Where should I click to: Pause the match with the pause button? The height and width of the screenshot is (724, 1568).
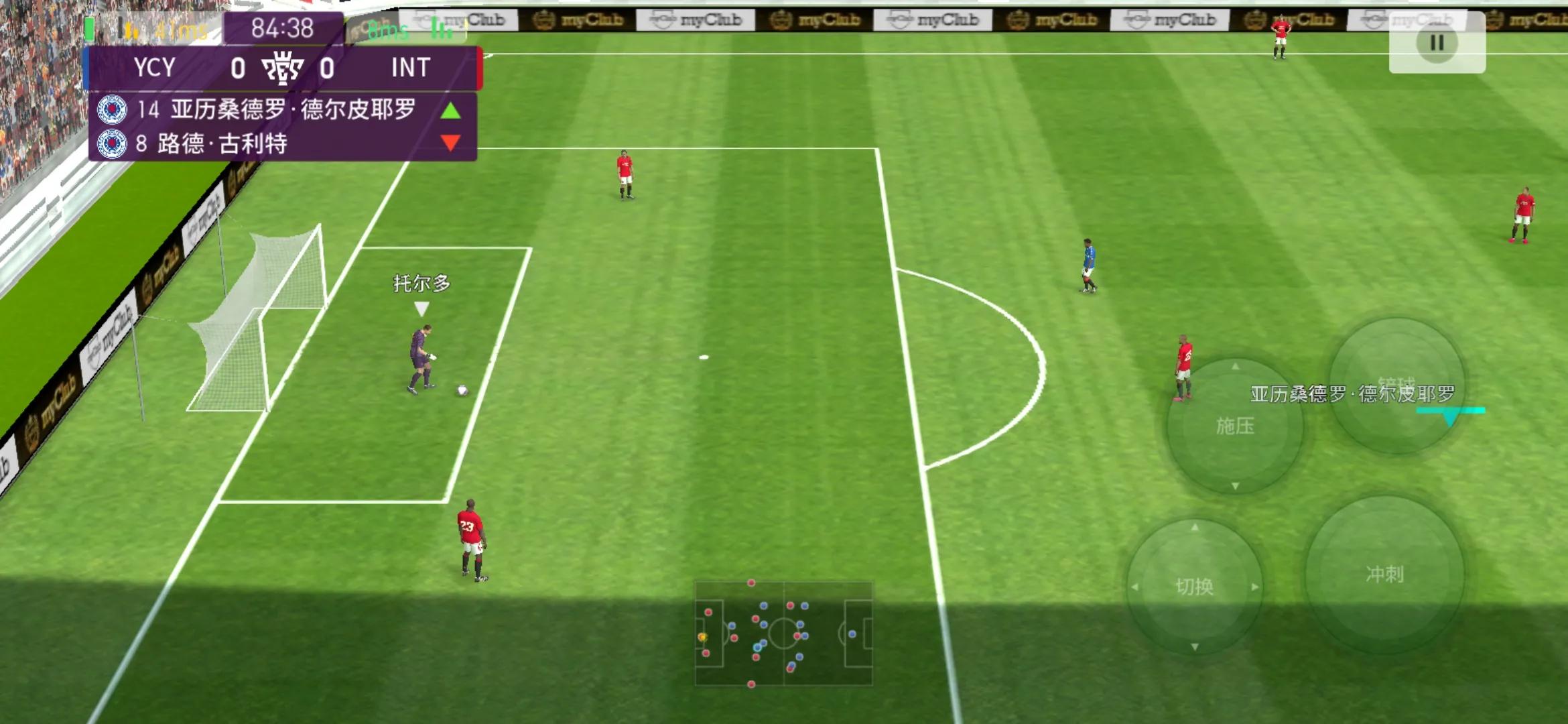click(x=1437, y=43)
